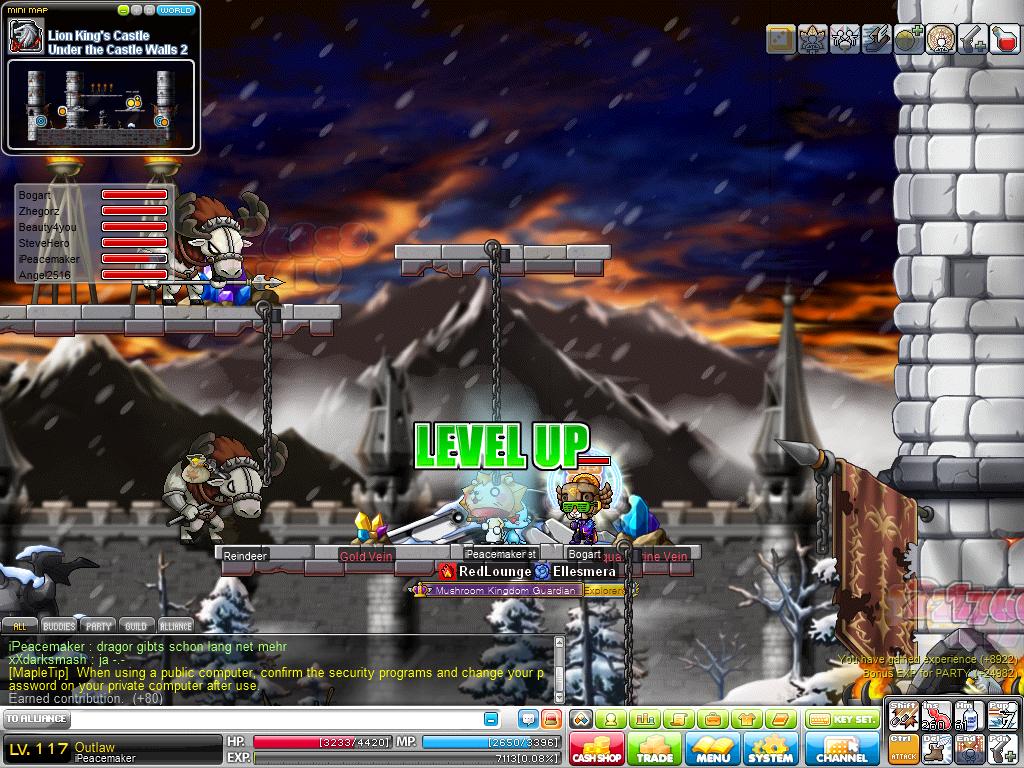
Task: Open the Menu button
Action: 713,749
